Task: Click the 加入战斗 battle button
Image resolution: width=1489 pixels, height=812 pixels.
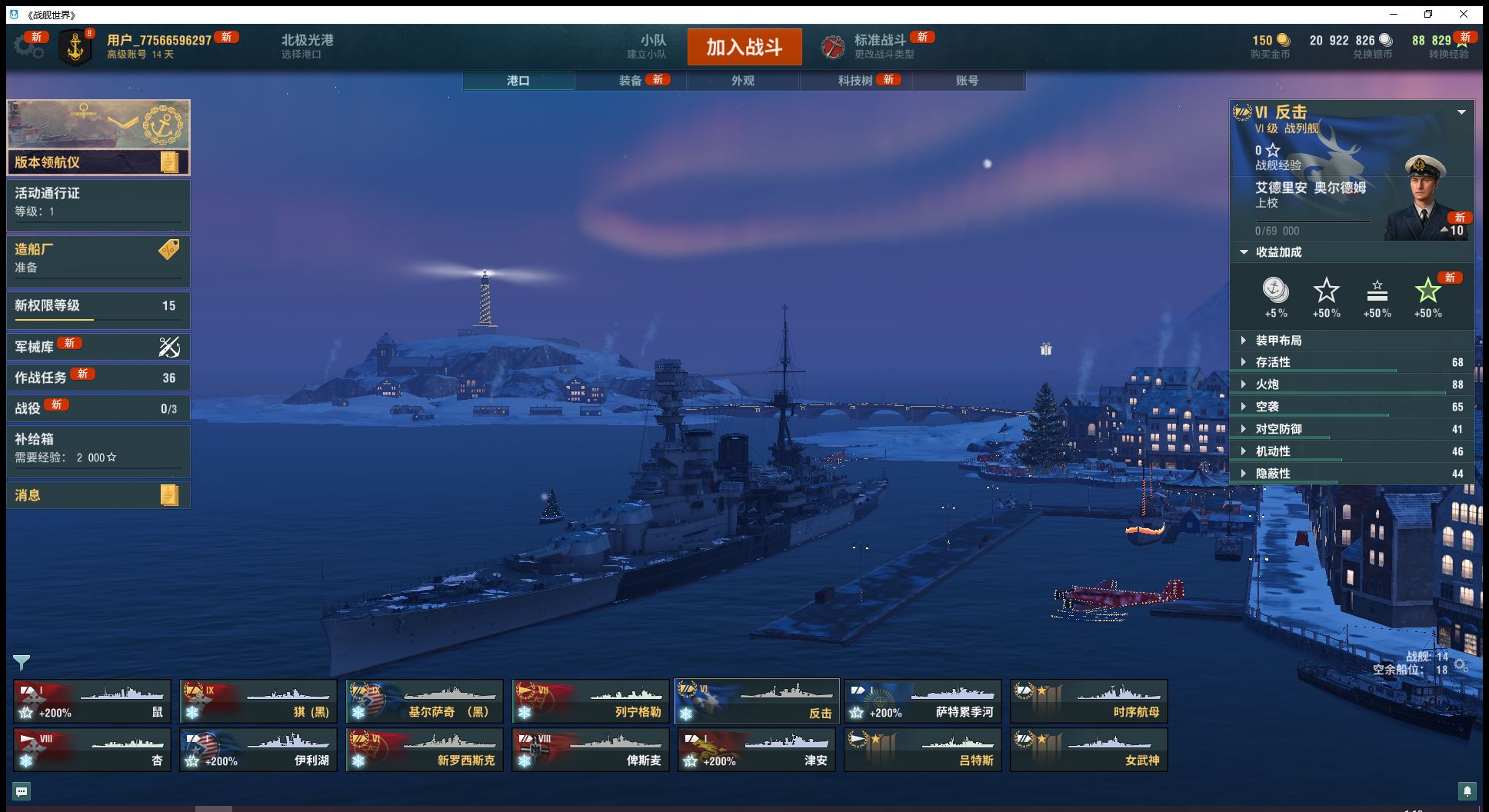Action: [744, 48]
